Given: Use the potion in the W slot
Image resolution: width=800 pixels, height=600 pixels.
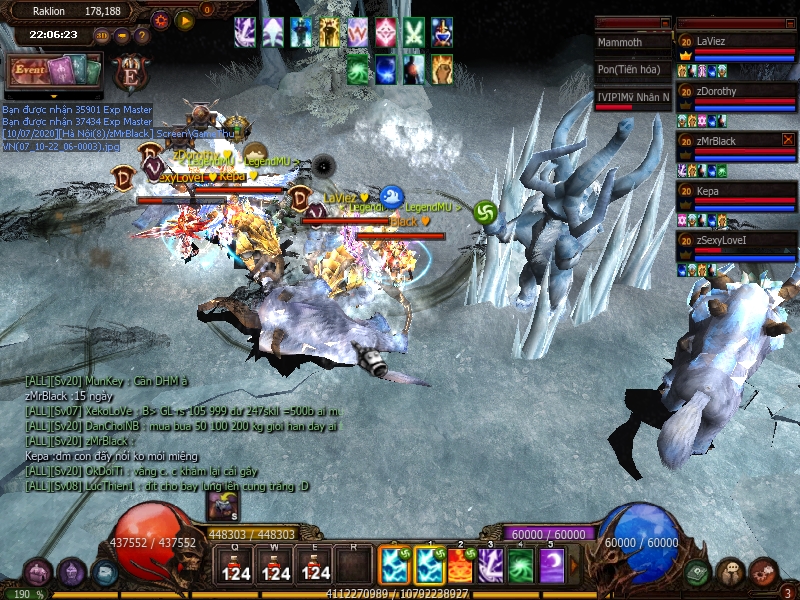Looking at the screenshot, I should tap(275, 566).
